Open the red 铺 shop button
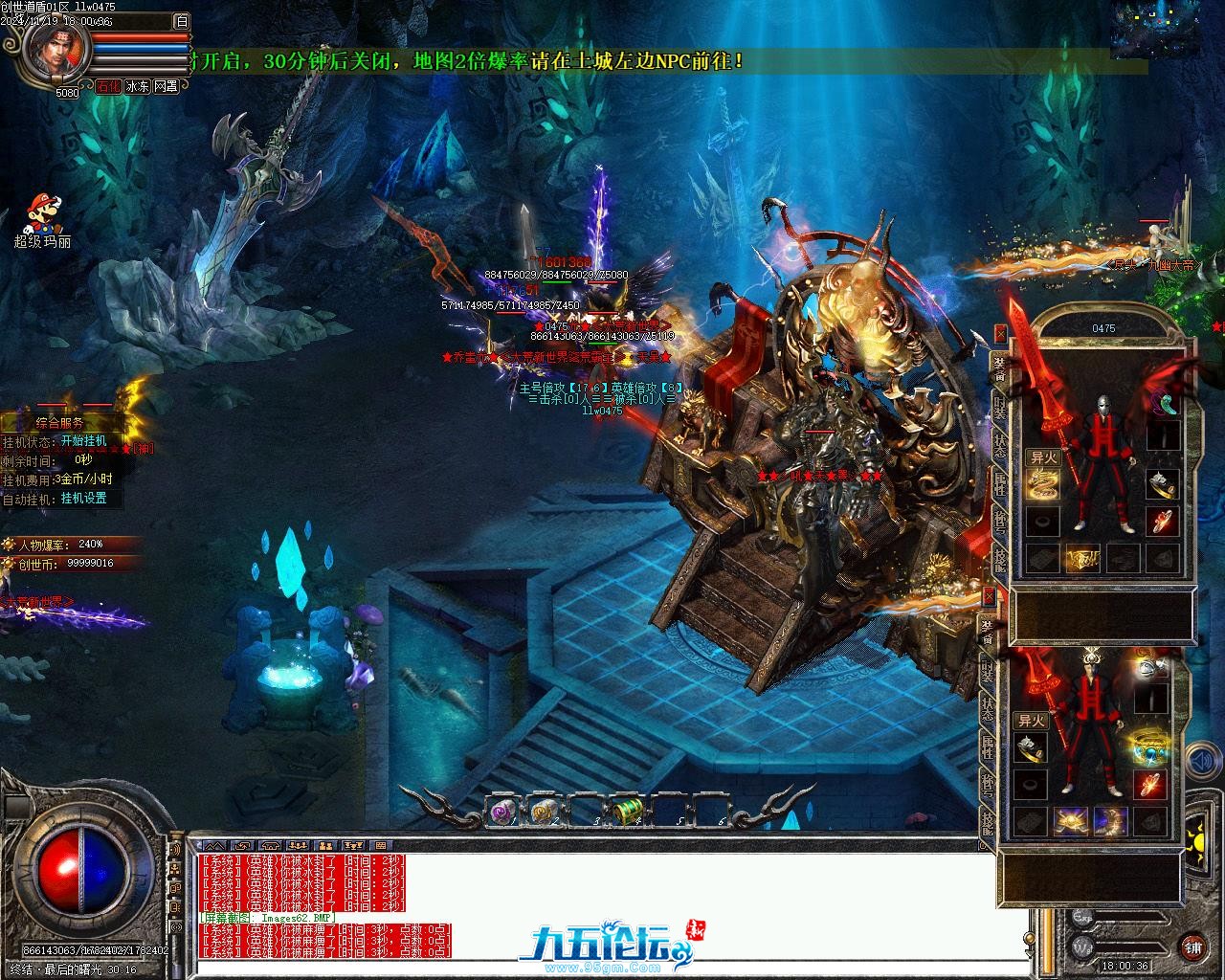The width and height of the screenshot is (1225, 980). point(1192,946)
